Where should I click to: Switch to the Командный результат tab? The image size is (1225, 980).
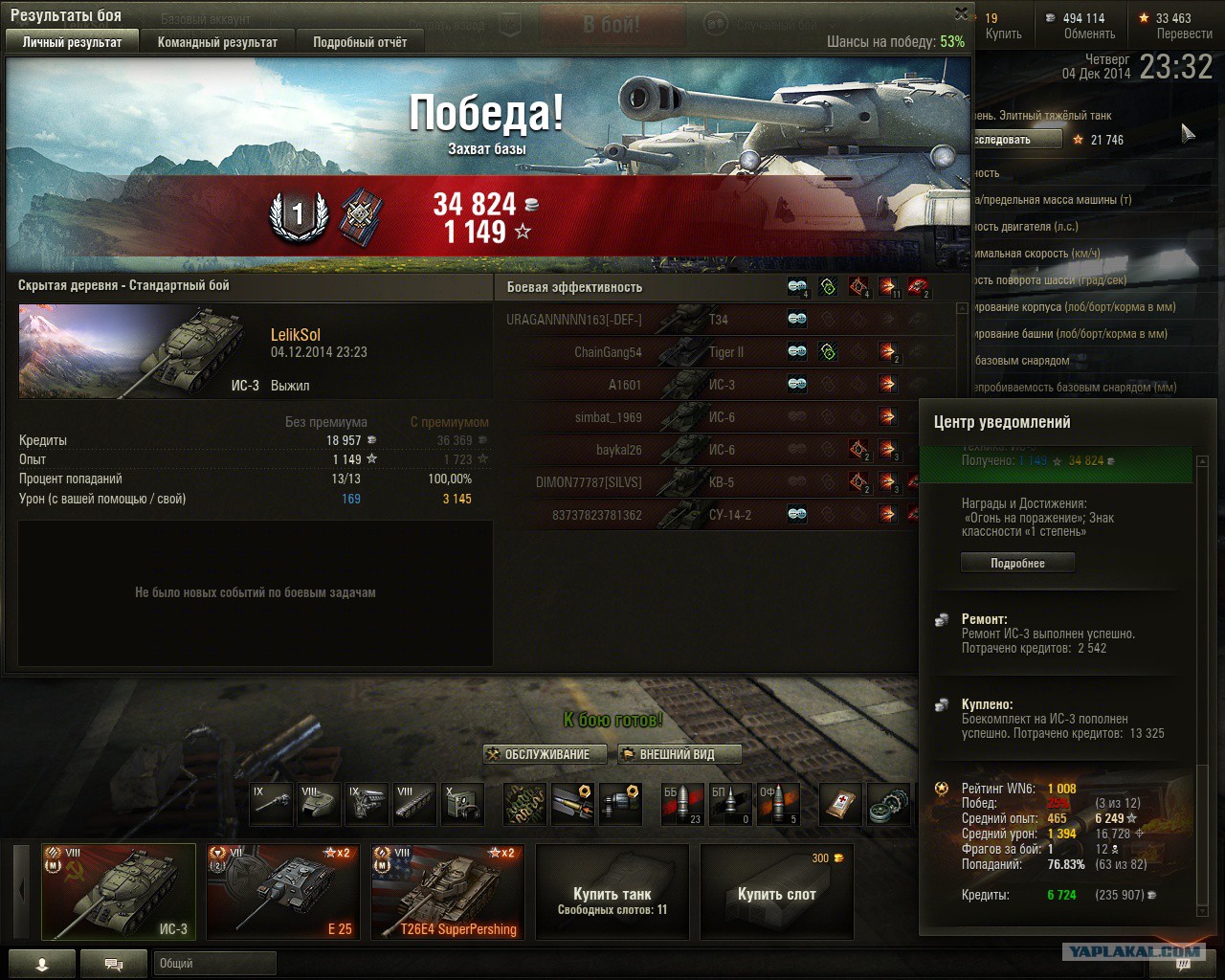coord(217,42)
